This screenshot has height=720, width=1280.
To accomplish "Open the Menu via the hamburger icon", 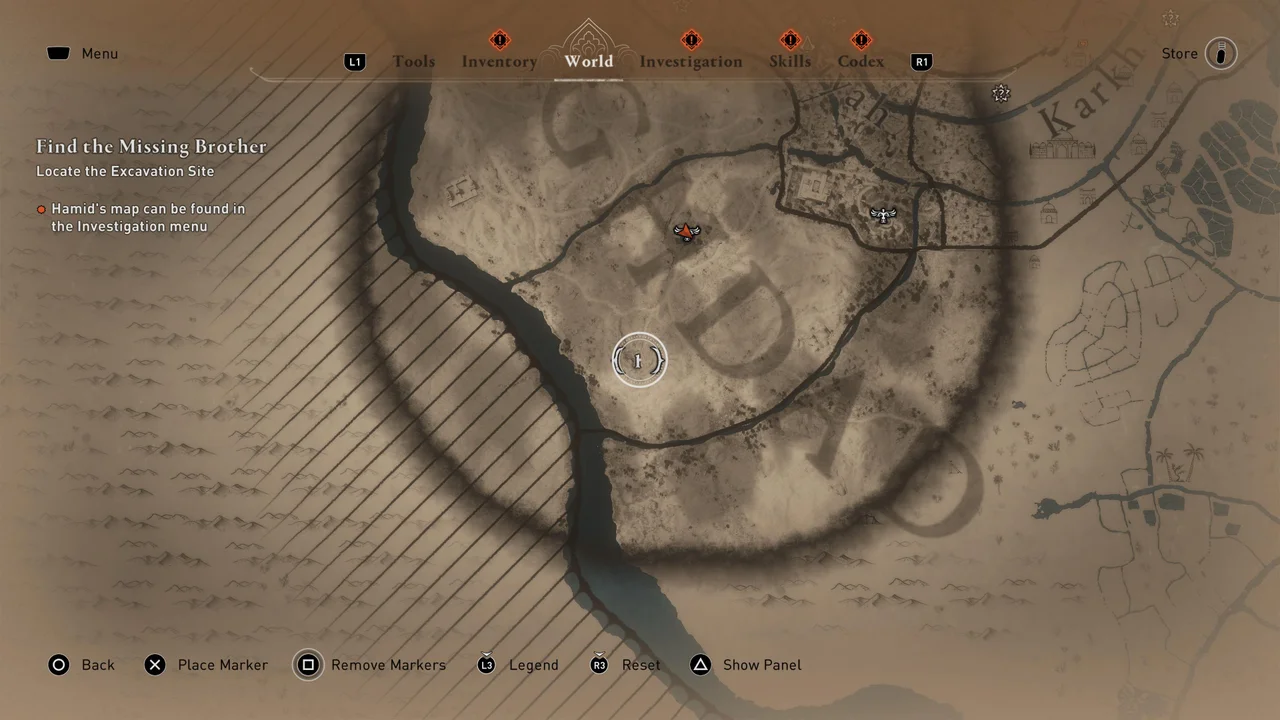I will point(58,53).
